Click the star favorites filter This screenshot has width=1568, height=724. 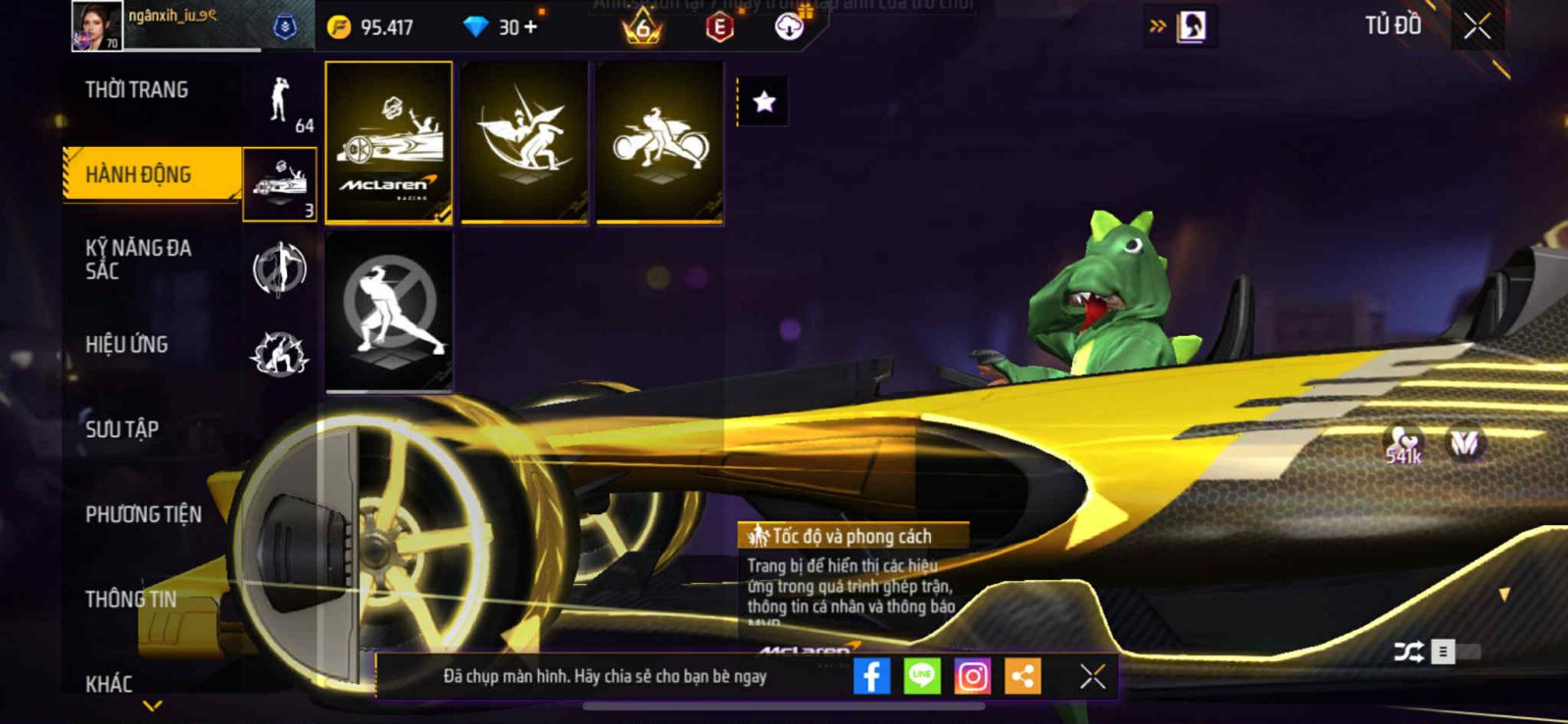(x=764, y=102)
